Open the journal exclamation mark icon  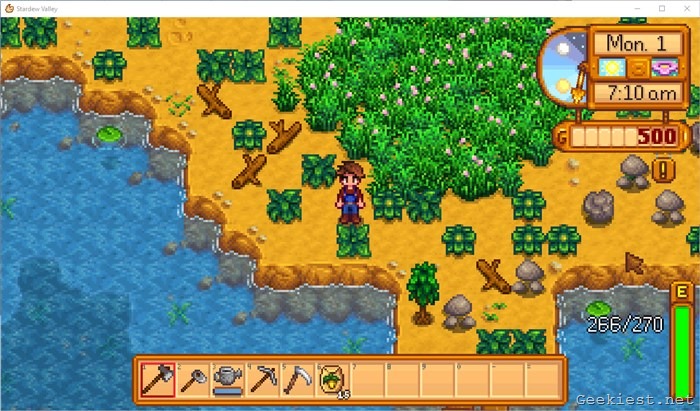click(662, 170)
